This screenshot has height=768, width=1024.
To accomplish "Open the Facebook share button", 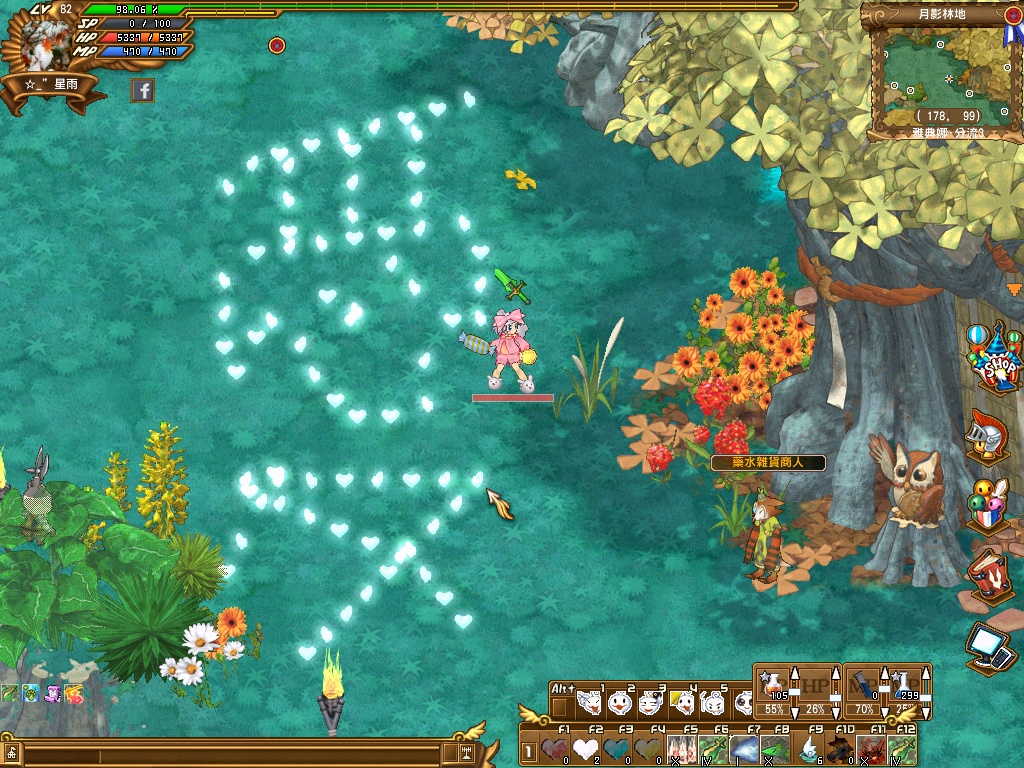I will tap(142, 91).
